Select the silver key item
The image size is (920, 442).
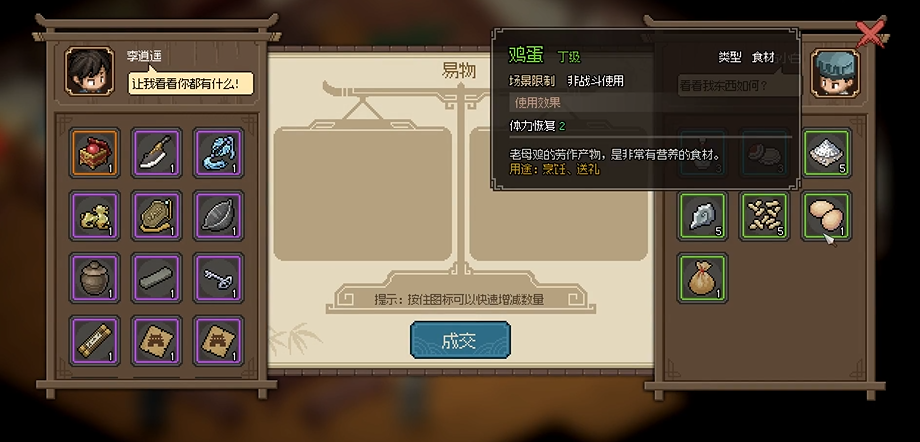(x=217, y=277)
